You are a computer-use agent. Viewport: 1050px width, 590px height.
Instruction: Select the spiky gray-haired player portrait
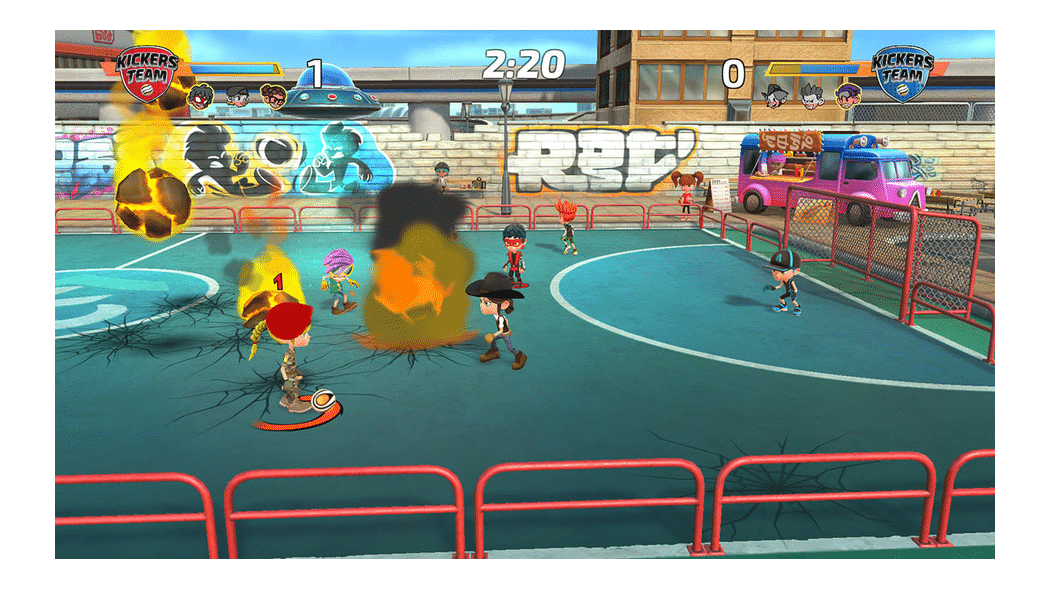click(812, 96)
